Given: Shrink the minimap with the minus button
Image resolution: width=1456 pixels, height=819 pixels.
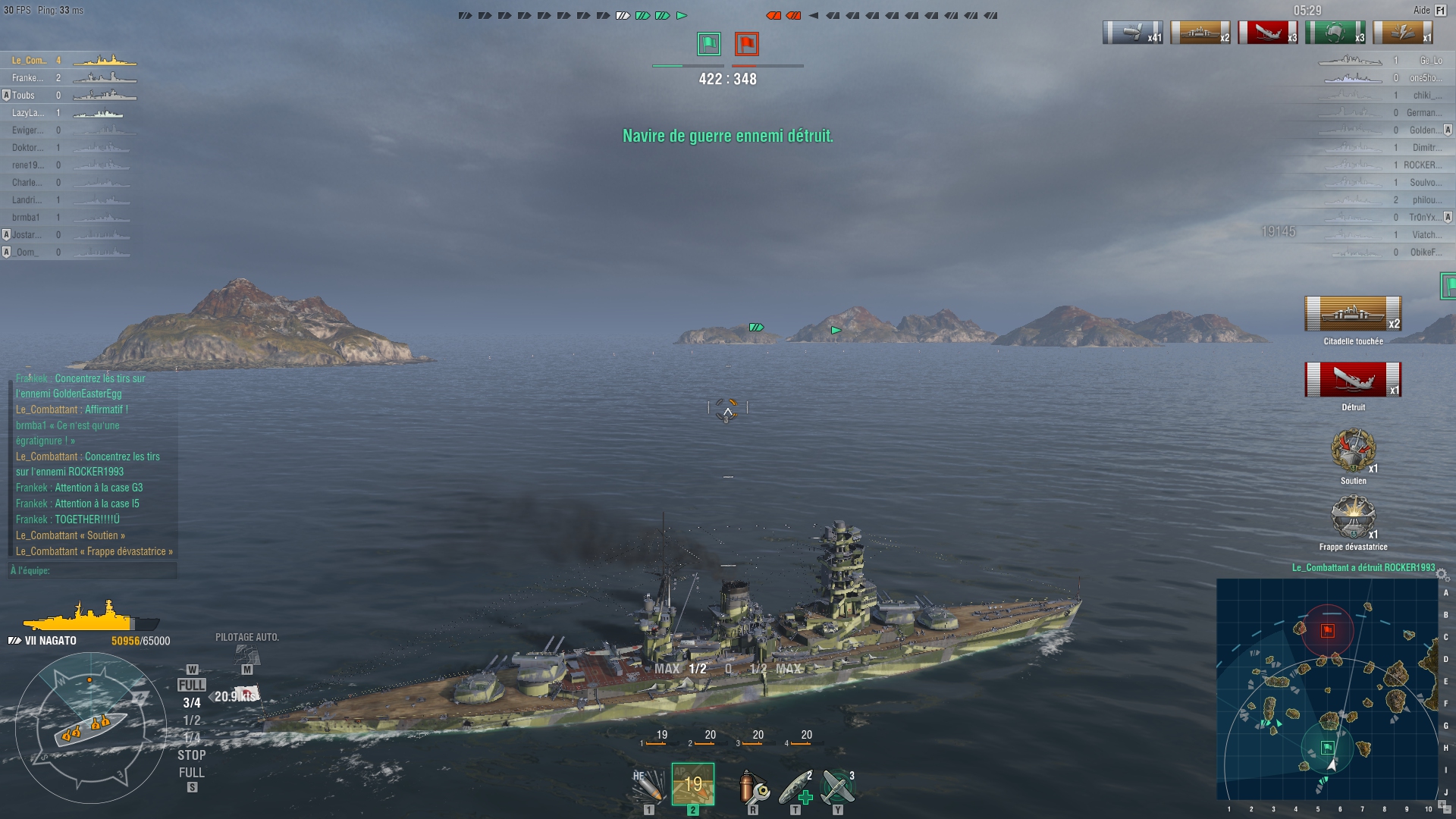Looking at the screenshot, I should coord(1448,811).
